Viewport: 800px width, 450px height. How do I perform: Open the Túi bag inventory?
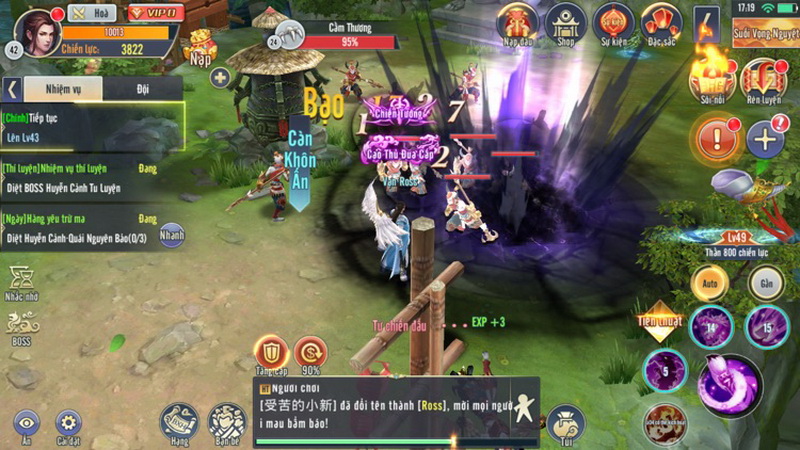pos(566,423)
